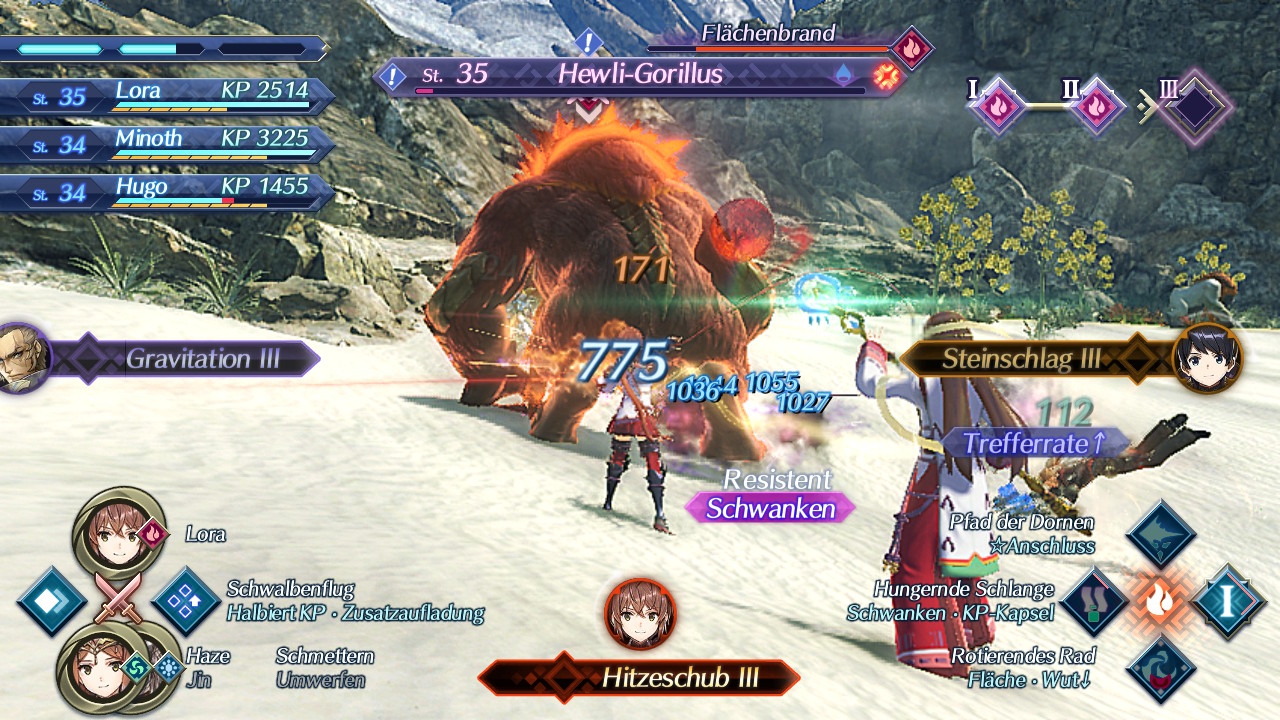Activate the Schwalbenflug talent art icon

click(186, 601)
